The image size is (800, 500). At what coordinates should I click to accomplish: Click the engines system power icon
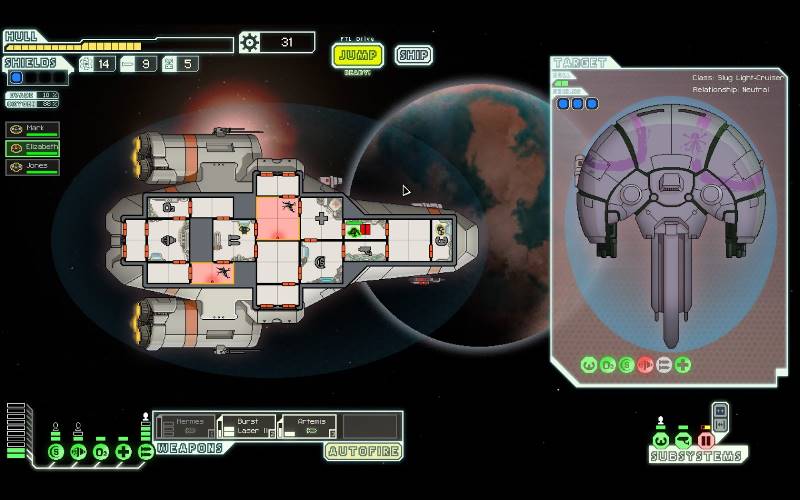77,452
